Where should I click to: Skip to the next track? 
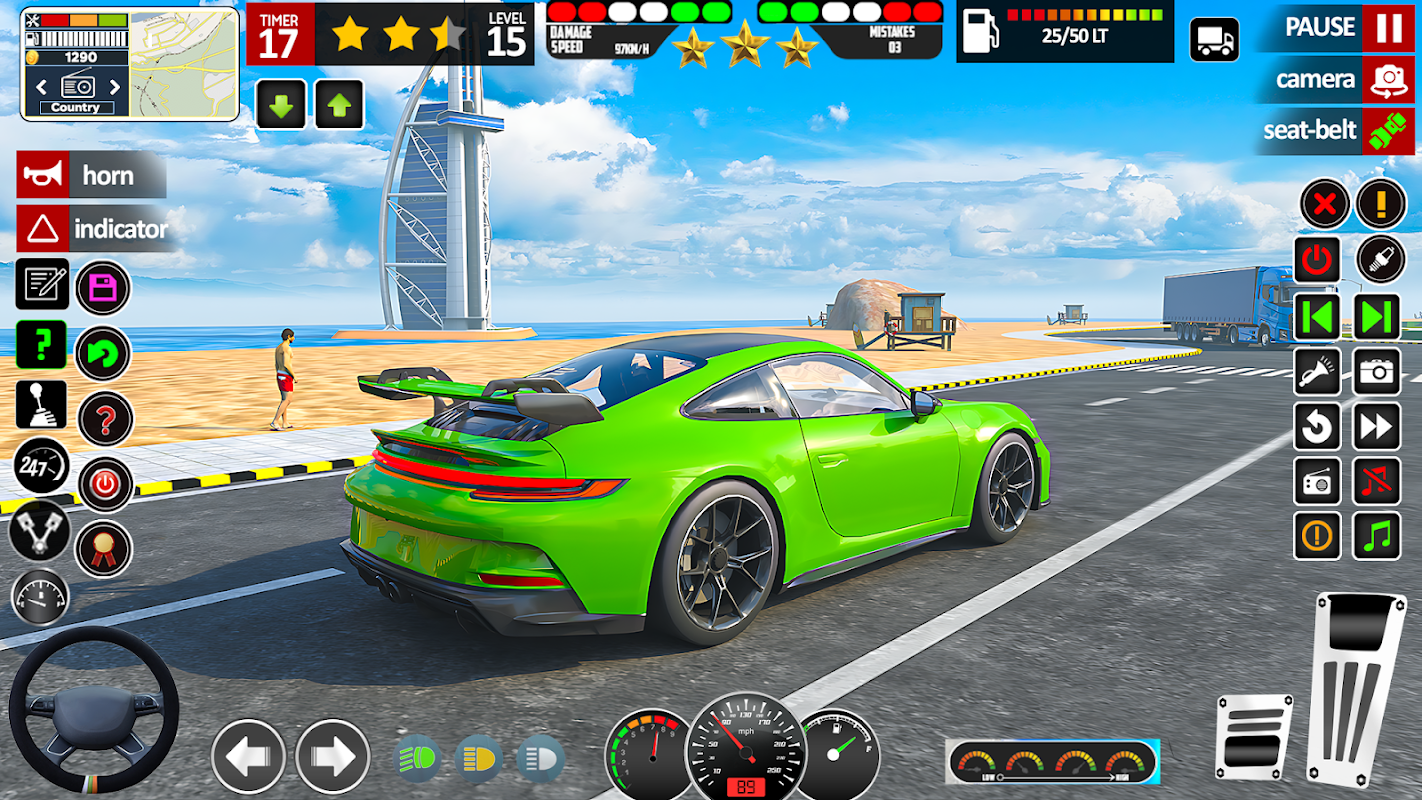[1377, 317]
